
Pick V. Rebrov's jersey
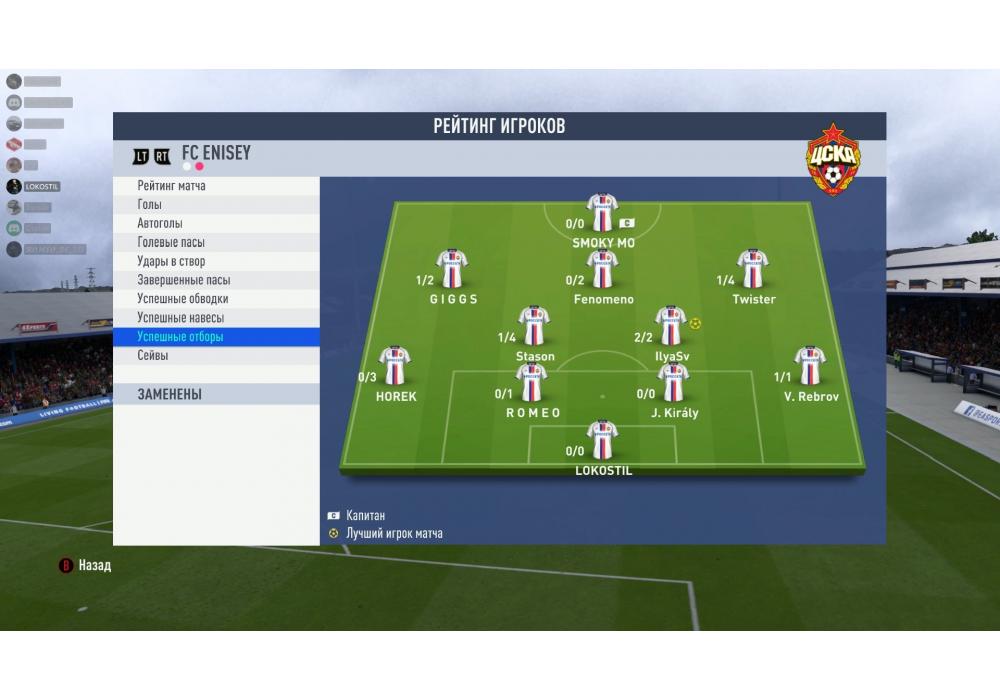pos(808,366)
